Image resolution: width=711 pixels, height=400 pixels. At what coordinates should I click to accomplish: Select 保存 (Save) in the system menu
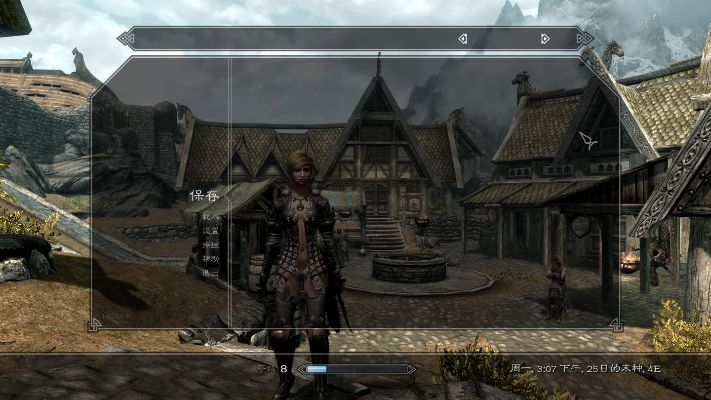204,196
